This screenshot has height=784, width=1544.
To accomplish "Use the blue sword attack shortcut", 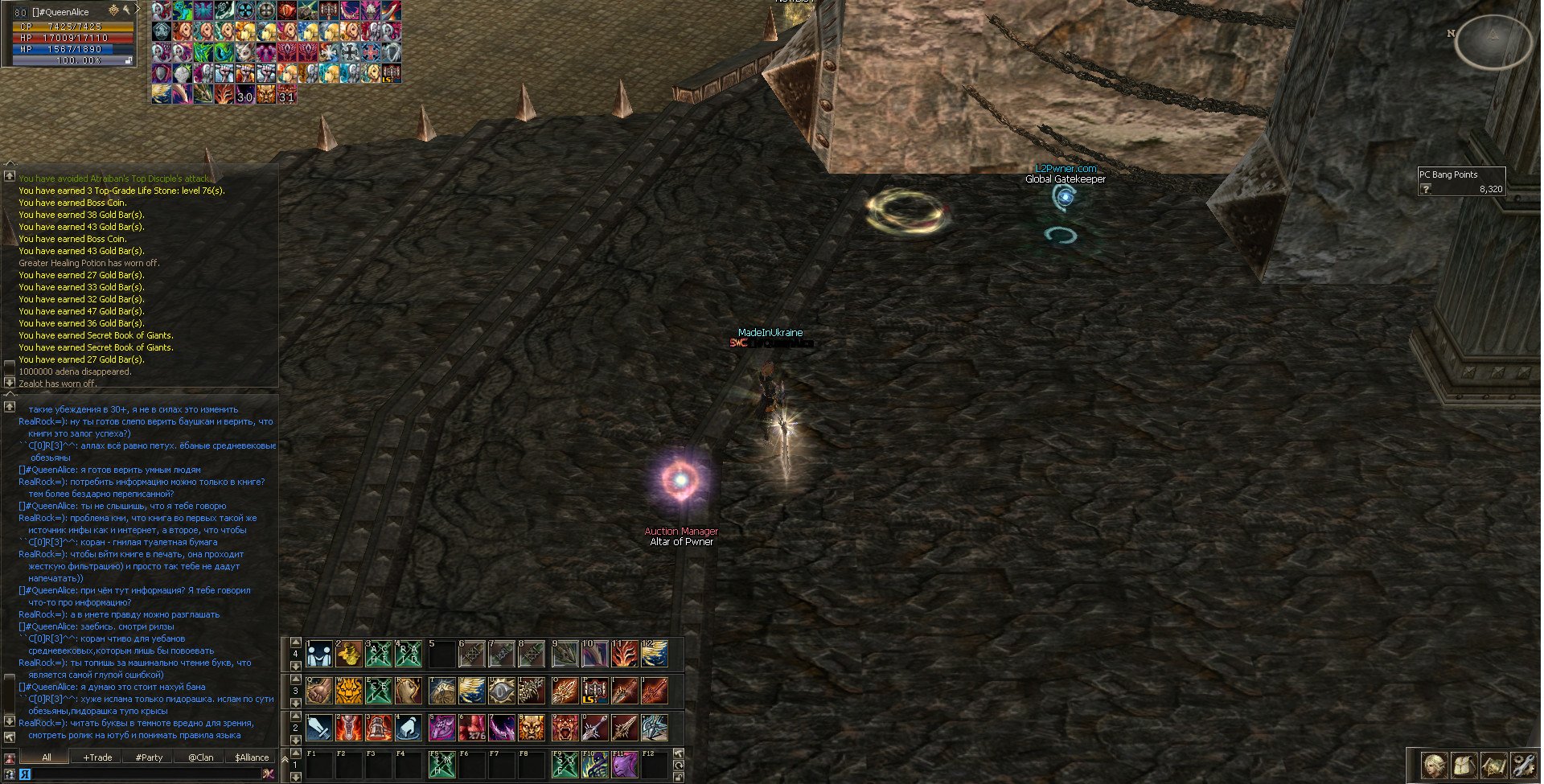I will (319, 728).
